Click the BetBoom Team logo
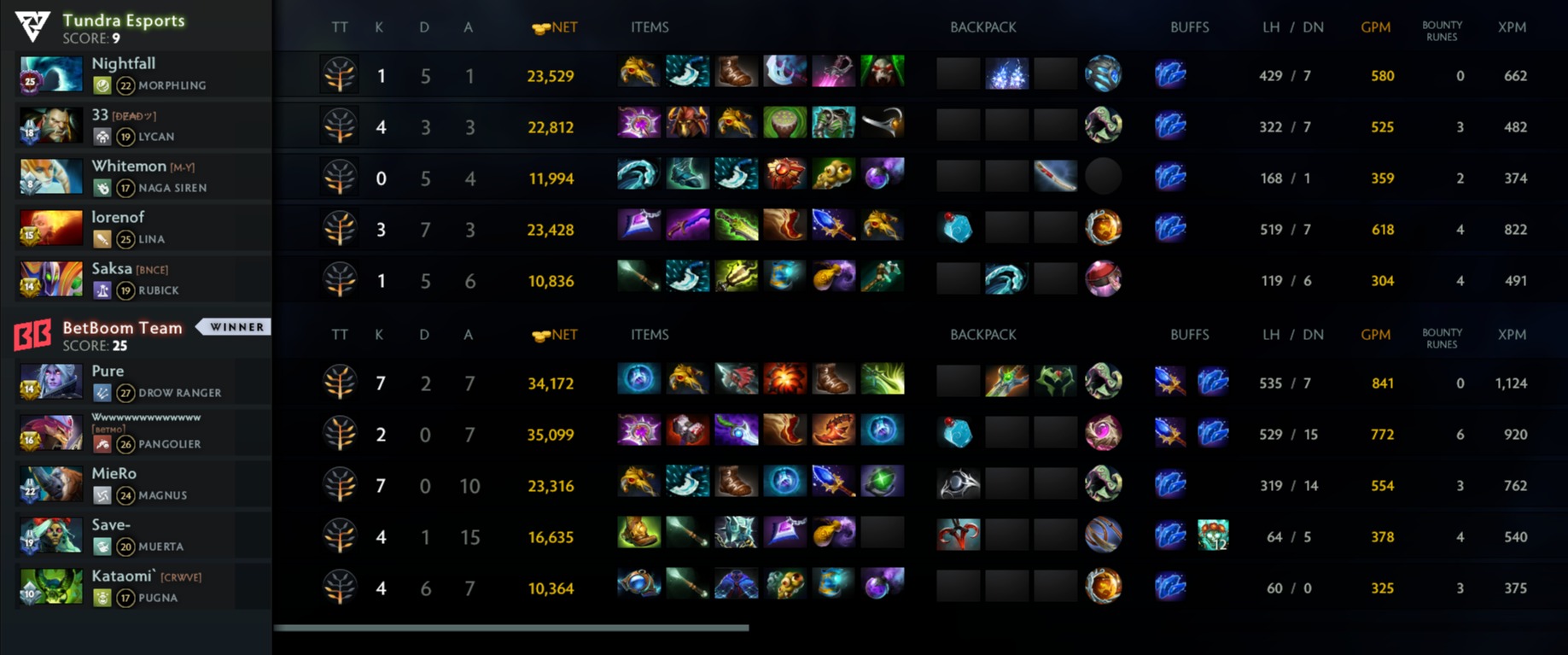 [32, 335]
